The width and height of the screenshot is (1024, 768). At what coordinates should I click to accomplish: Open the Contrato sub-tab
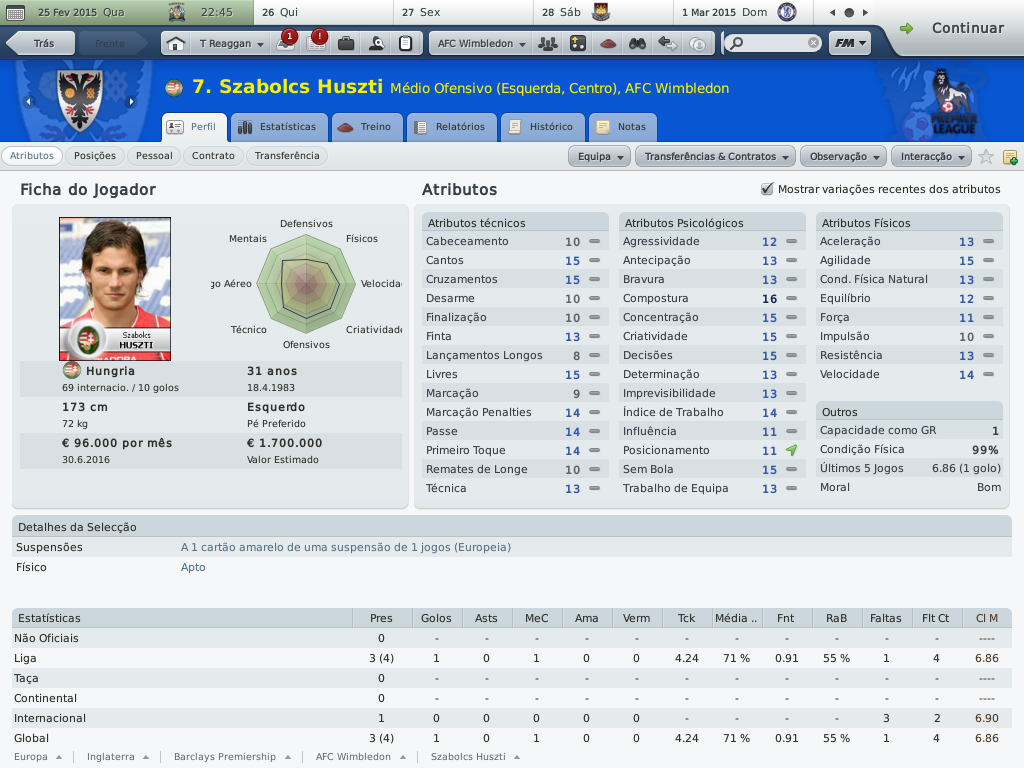click(x=213, y=156)
